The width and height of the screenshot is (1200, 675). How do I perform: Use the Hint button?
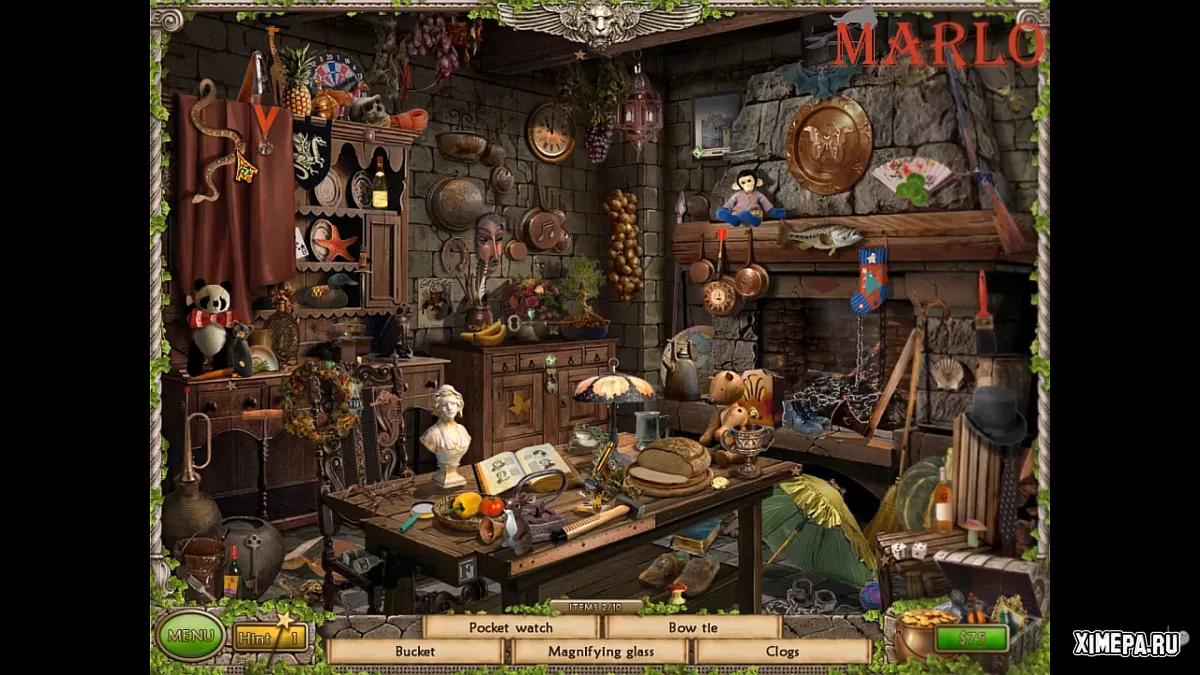[x=270, y=636]
